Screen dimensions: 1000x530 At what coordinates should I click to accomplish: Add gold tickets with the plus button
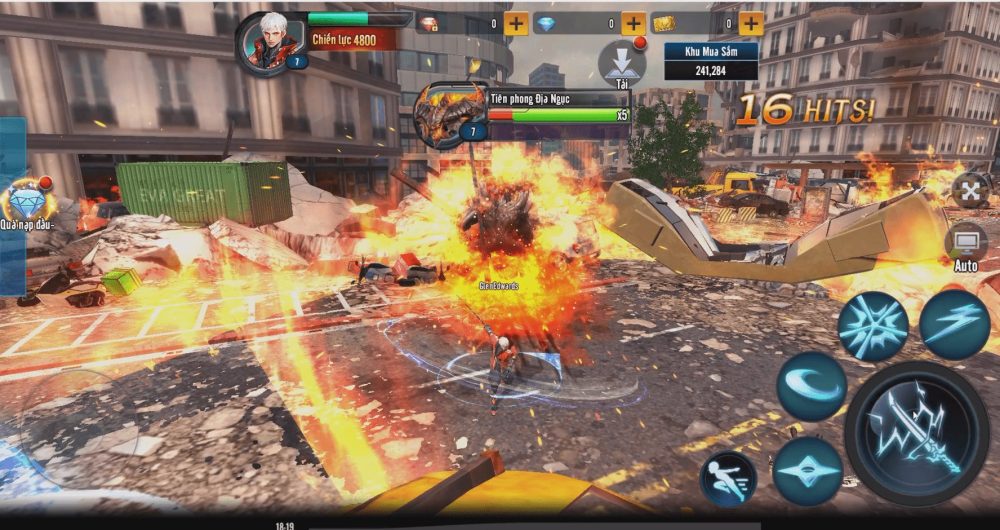pos(751,23)
